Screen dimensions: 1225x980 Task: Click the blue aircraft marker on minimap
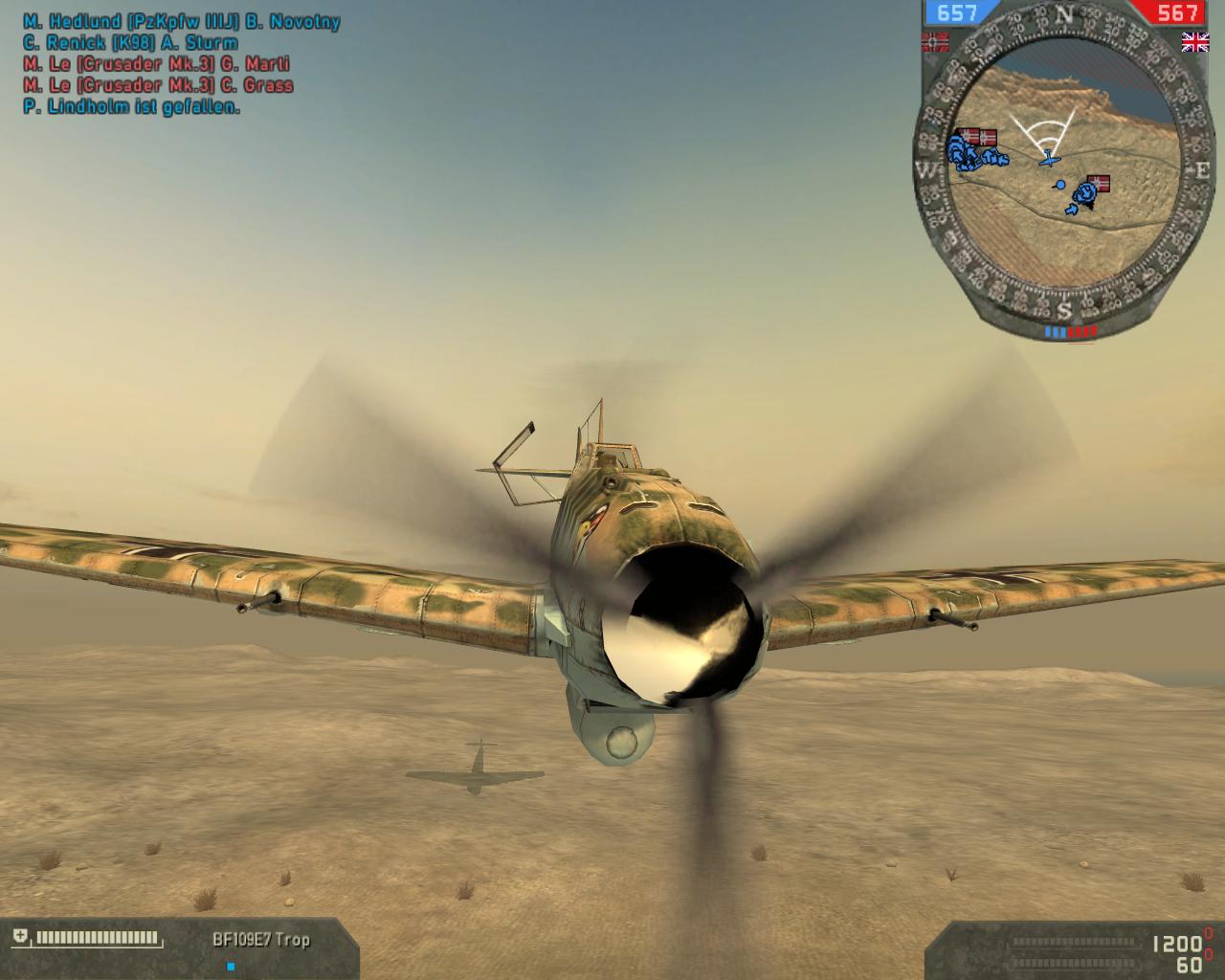tap(1051, 158)
